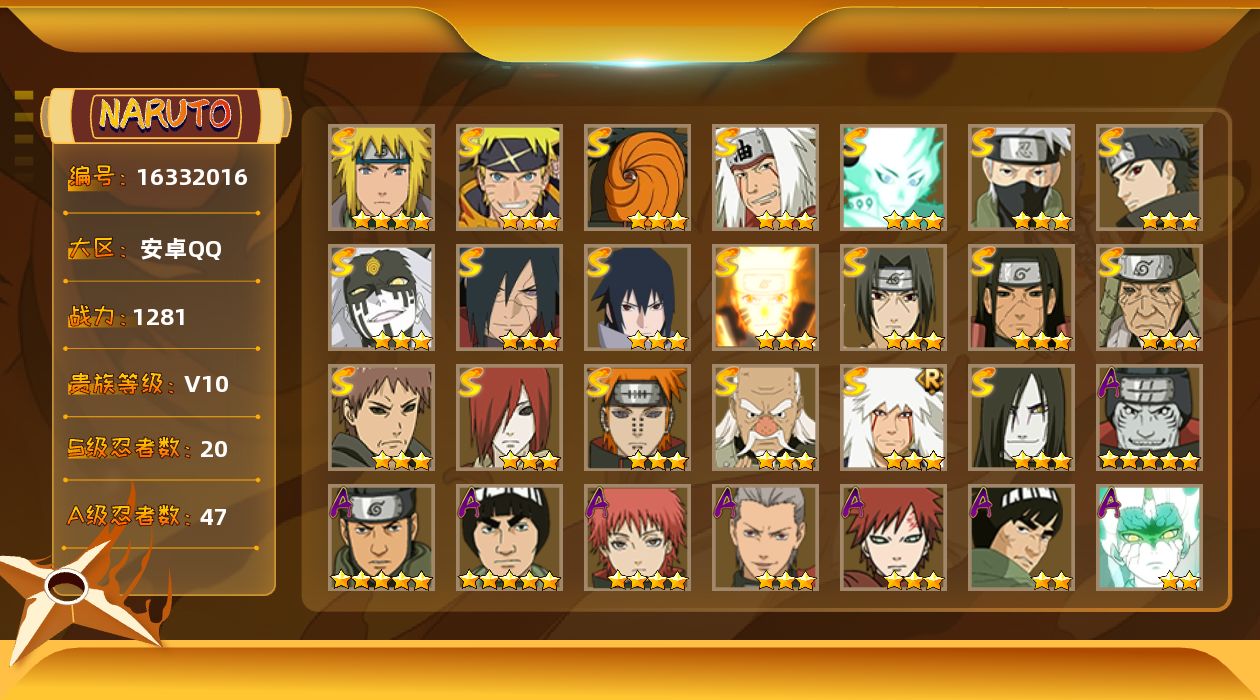Pick the Jiraiya tile with R badge
1260x700 pixels.
(x=893, y=417)
